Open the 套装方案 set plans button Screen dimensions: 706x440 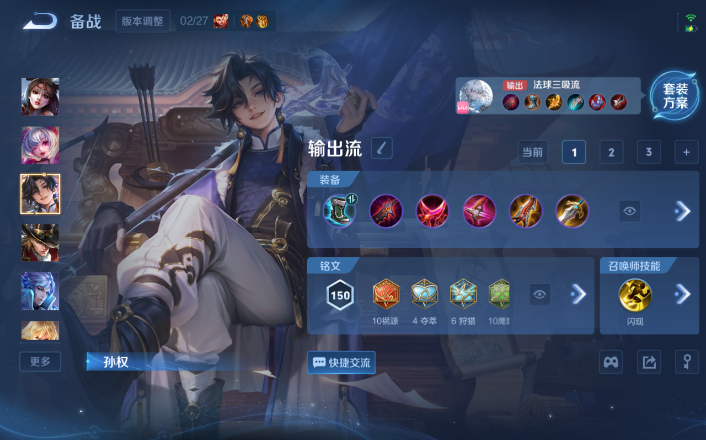click(675, 96)
